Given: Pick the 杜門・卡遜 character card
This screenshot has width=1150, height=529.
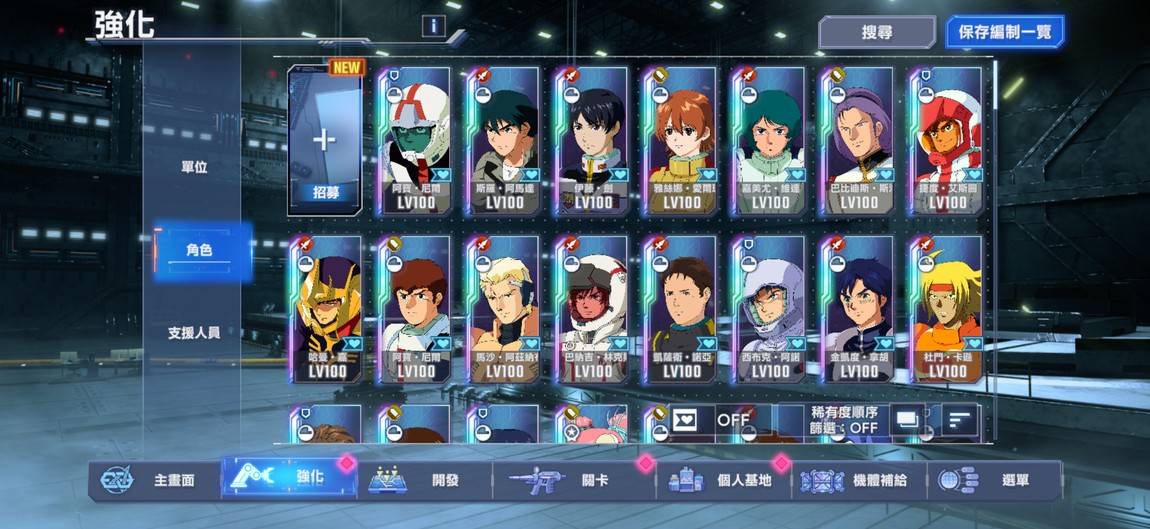Looking at the screenshot, I should [x=947, y=310].
